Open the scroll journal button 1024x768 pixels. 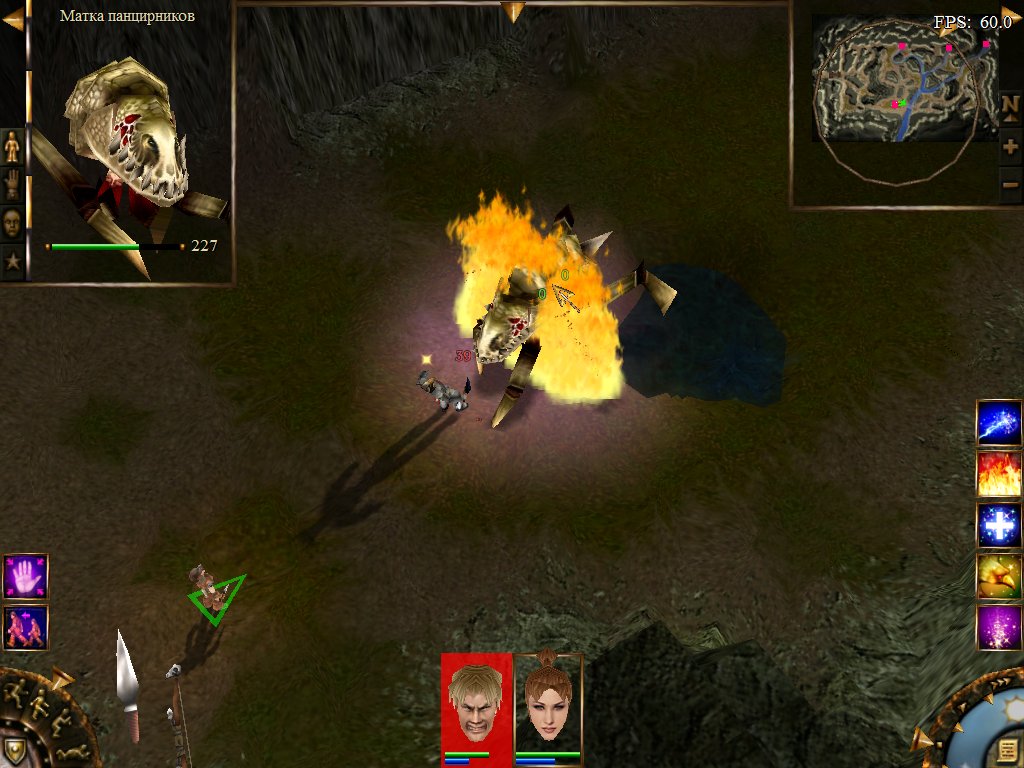1009,750
